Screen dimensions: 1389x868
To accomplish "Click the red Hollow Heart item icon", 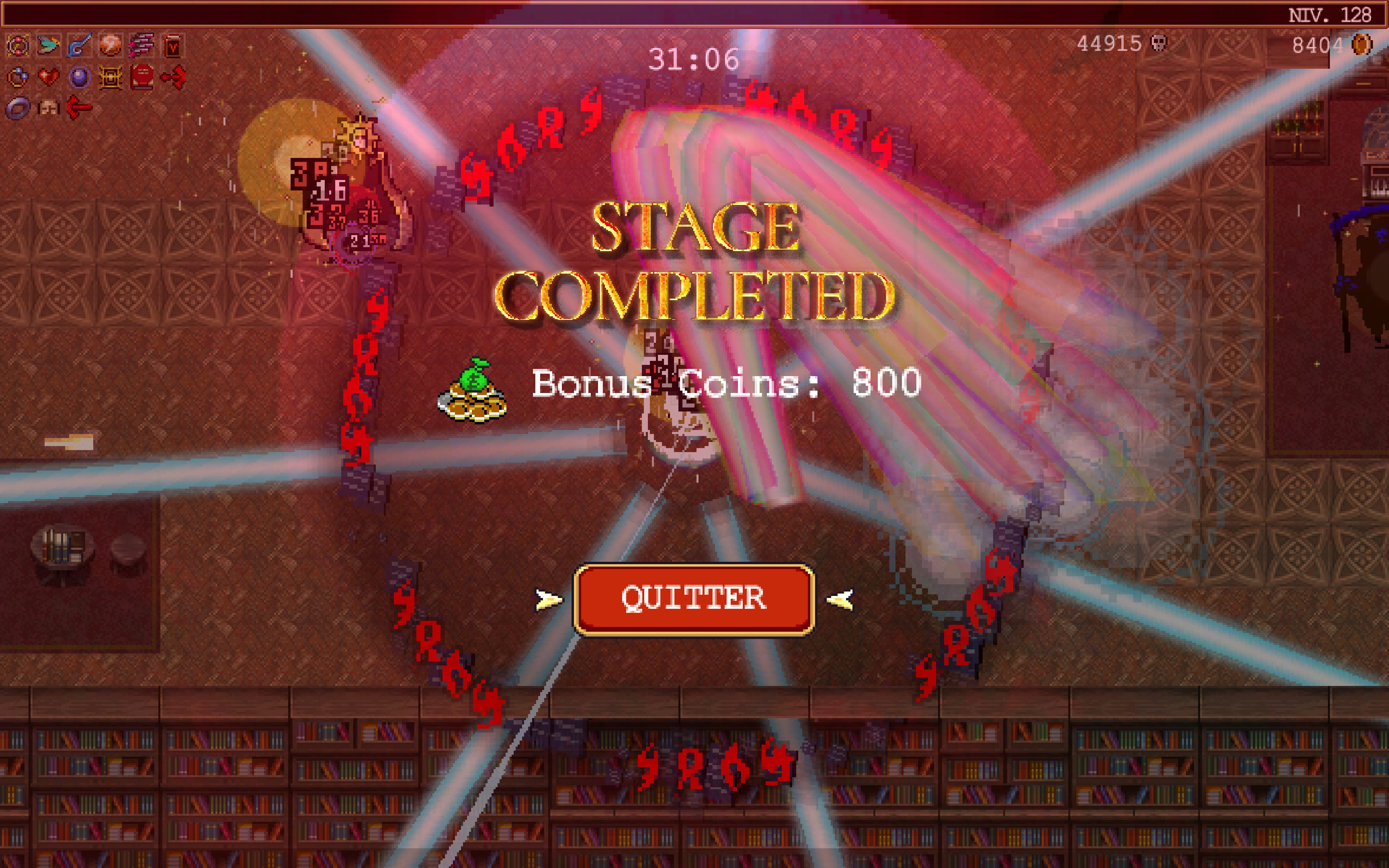I will pyautogui.click(x=49, y=77).
